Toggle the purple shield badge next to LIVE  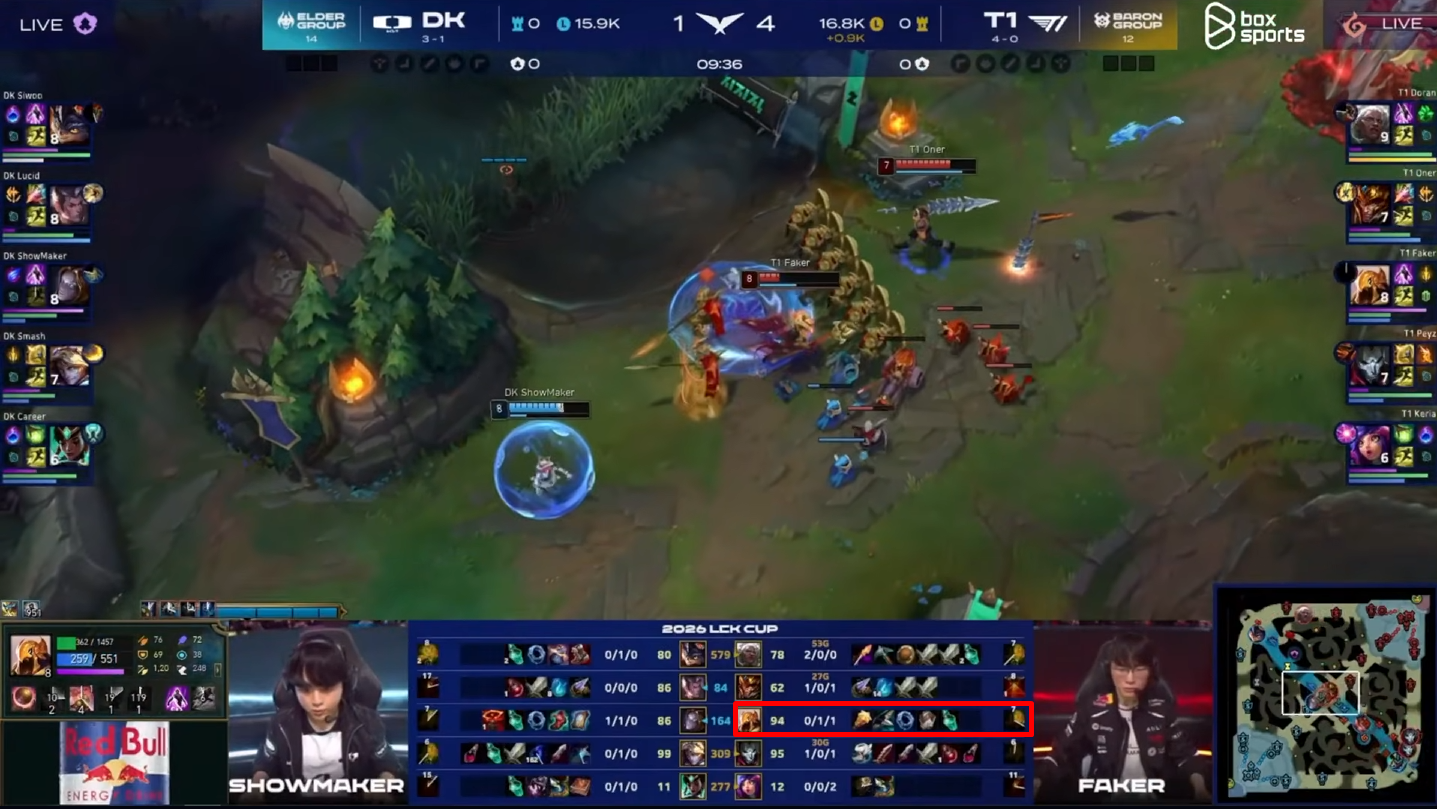pos(85,22)
